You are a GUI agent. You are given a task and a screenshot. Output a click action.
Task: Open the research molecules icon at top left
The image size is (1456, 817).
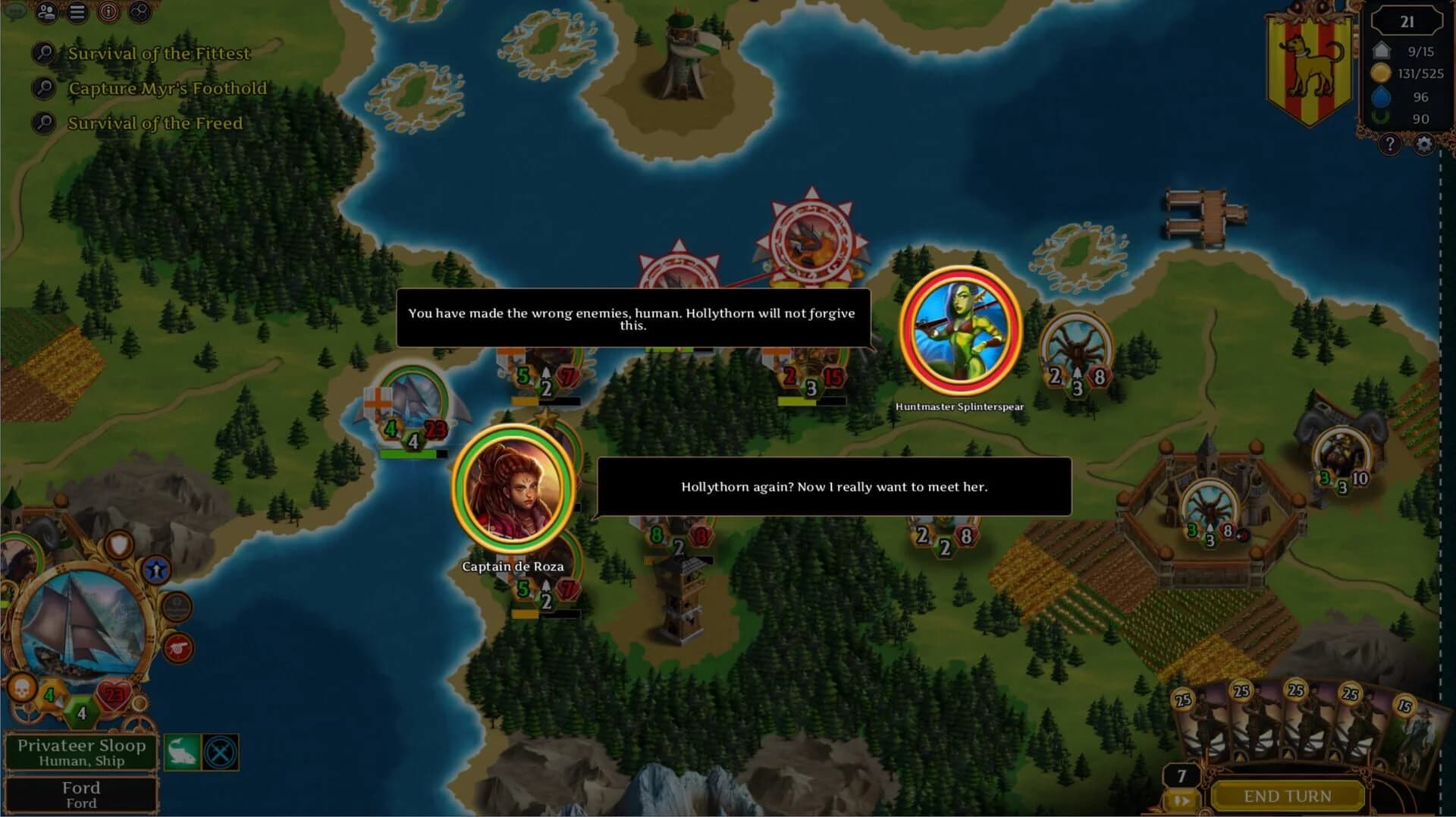140,12
